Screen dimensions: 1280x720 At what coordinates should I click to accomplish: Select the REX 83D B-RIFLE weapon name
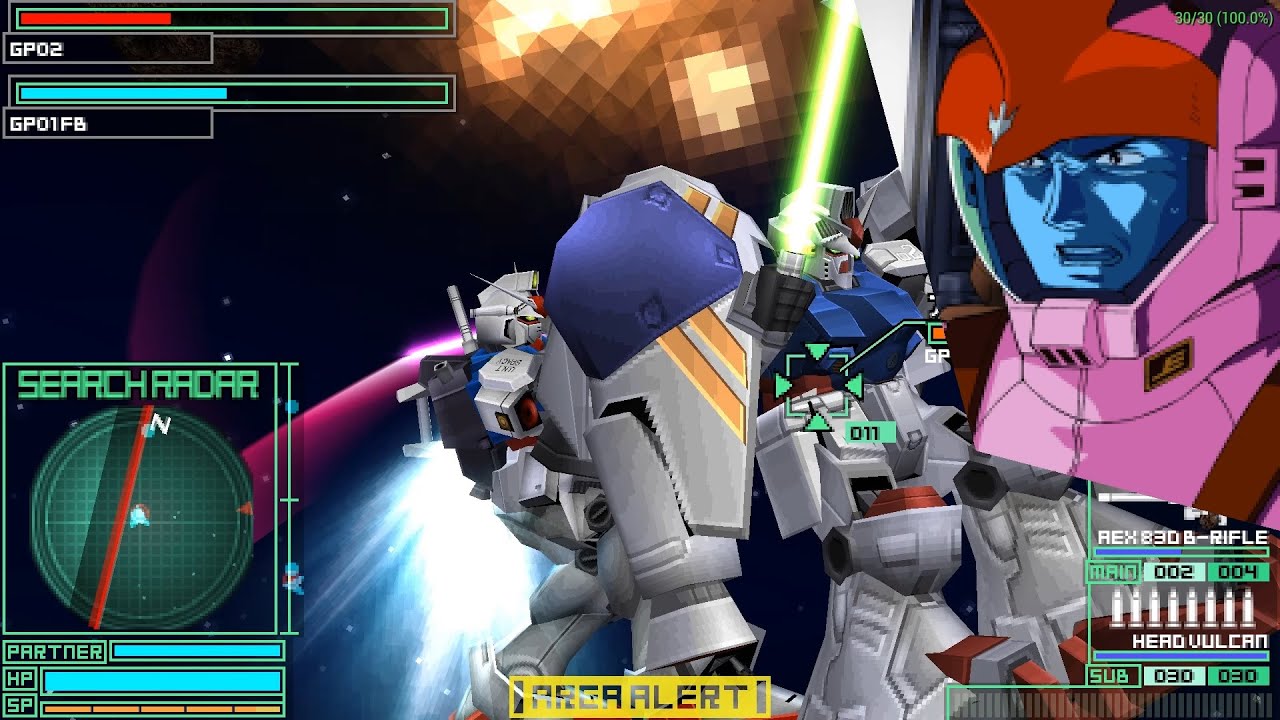(1180, 536)
